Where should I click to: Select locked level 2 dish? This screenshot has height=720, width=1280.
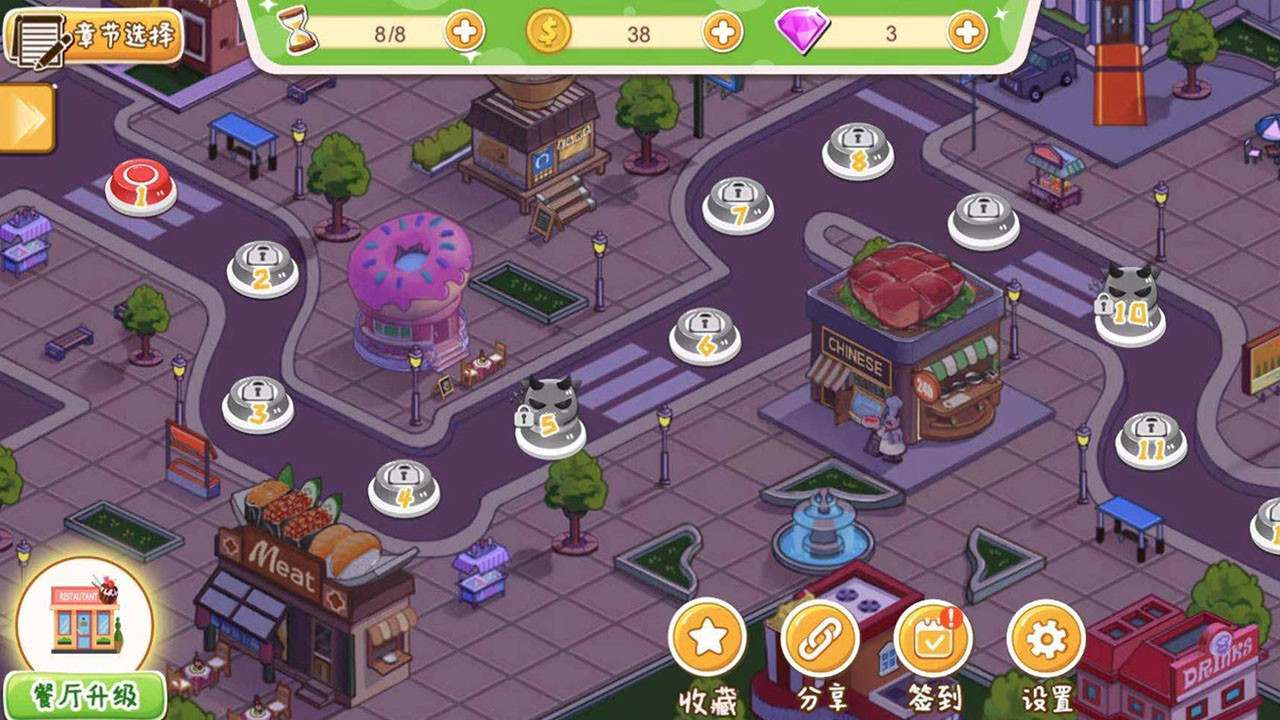click(x=262, y=268)
